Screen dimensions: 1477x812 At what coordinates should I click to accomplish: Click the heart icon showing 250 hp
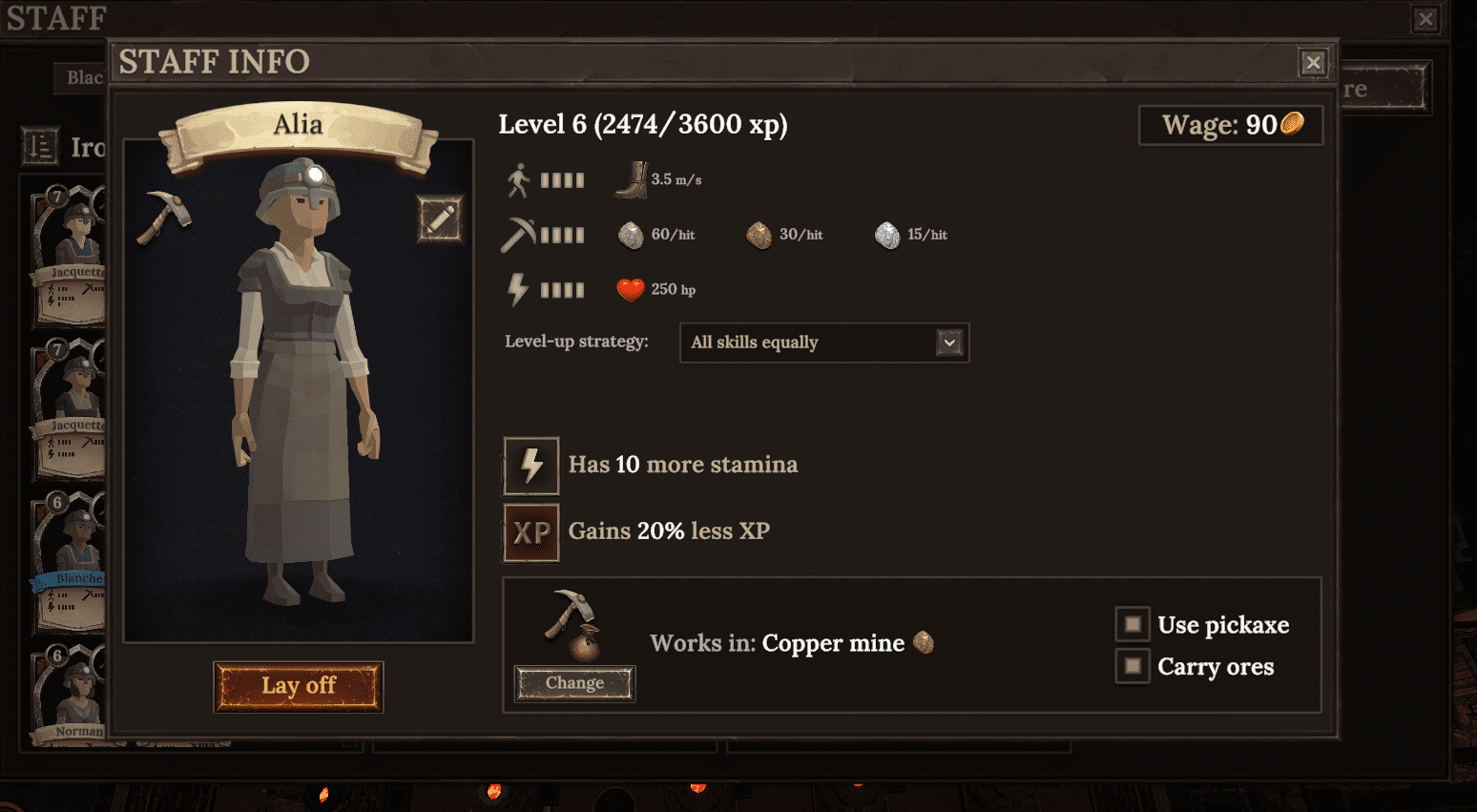point(631,288)
